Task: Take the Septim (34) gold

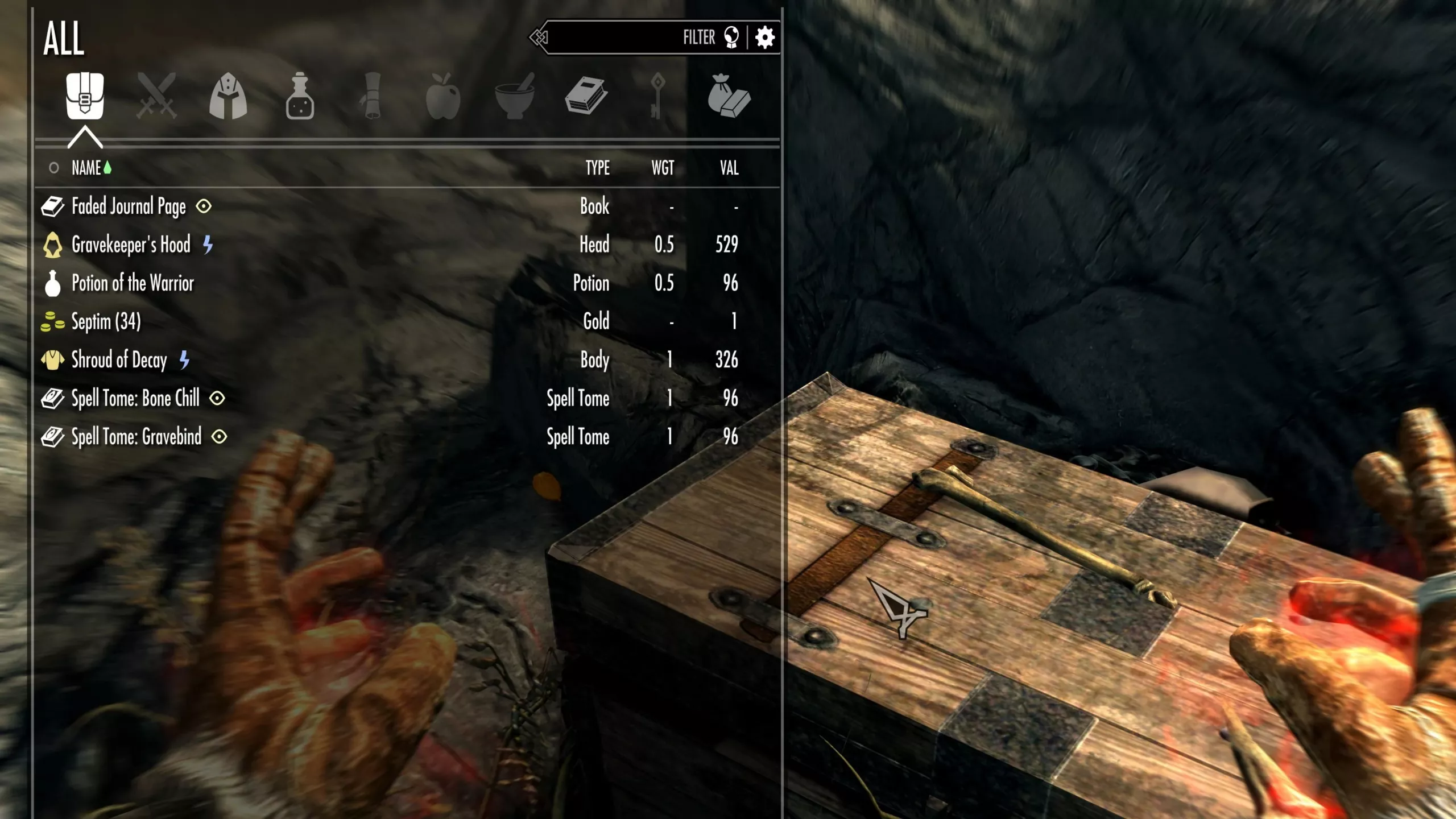Action: tap(106, 322)
